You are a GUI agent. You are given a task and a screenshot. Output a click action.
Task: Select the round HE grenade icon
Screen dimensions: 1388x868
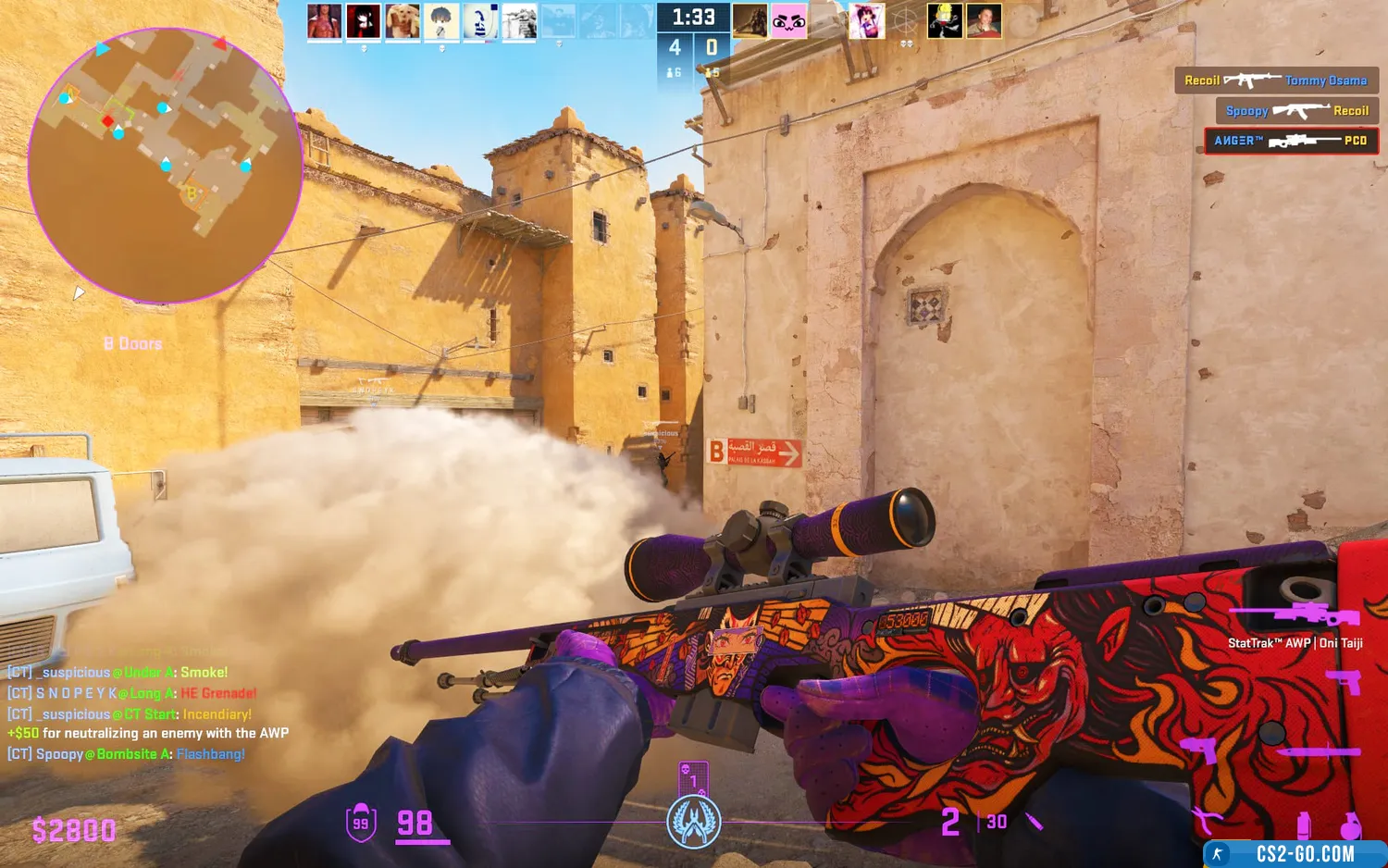coord(1350,824)
